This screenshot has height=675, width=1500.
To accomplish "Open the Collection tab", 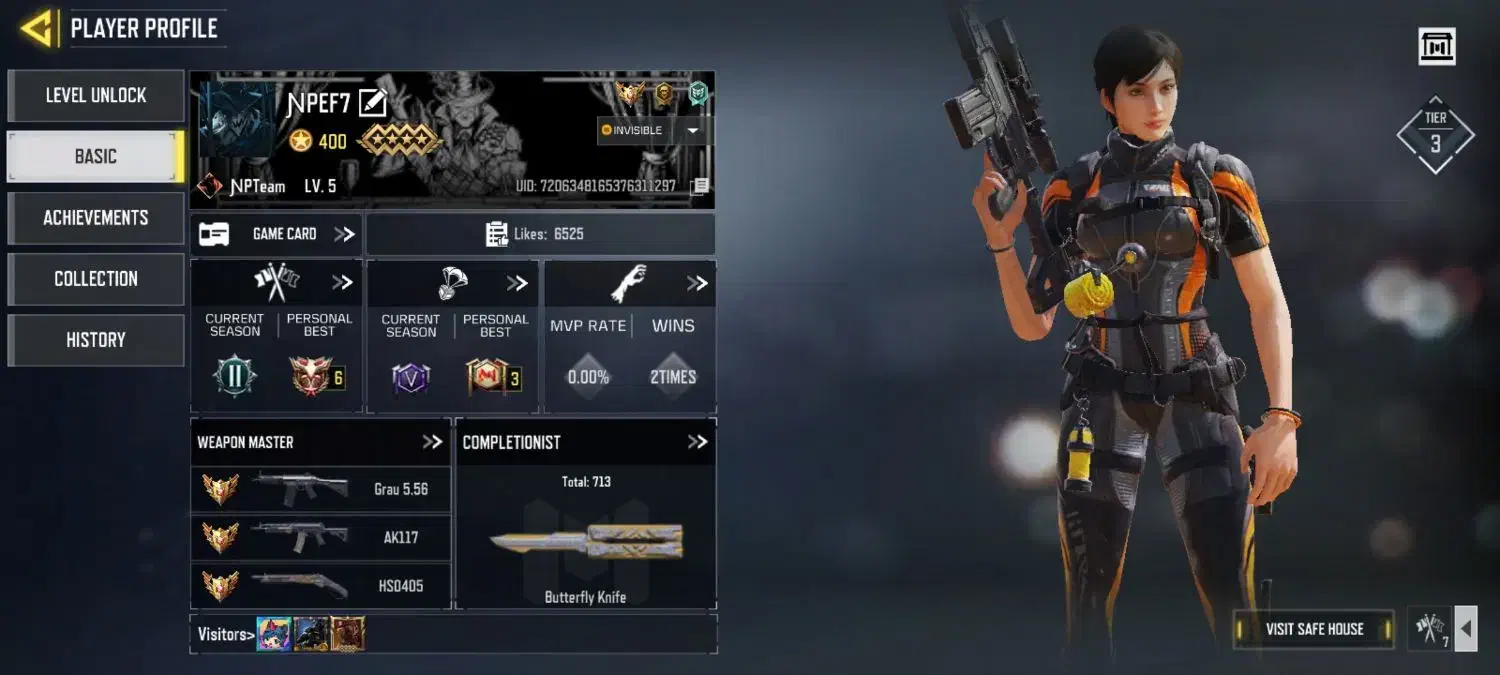I will [x=96, y=279].
